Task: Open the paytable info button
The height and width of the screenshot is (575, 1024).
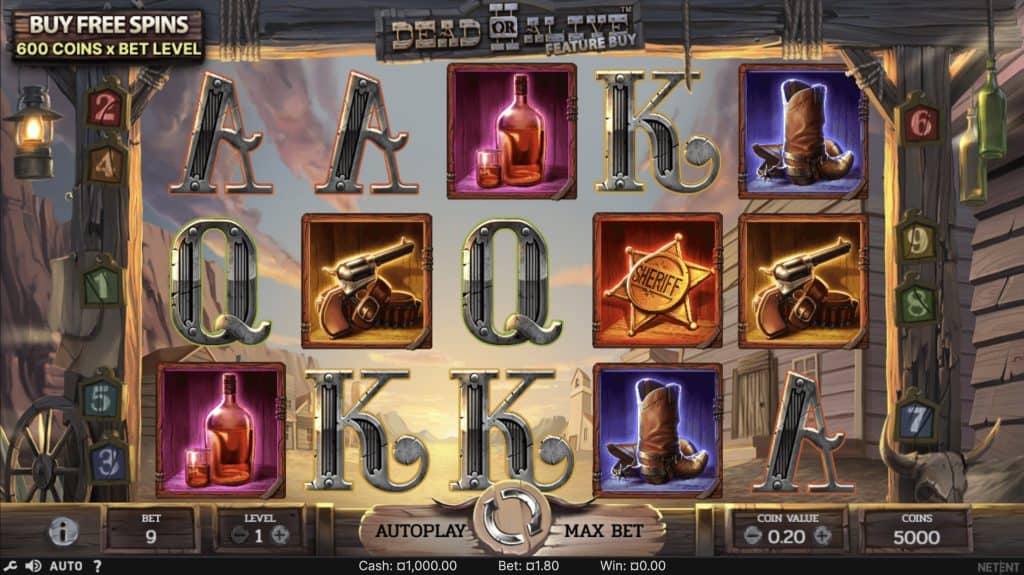Action: coord(63,532)
